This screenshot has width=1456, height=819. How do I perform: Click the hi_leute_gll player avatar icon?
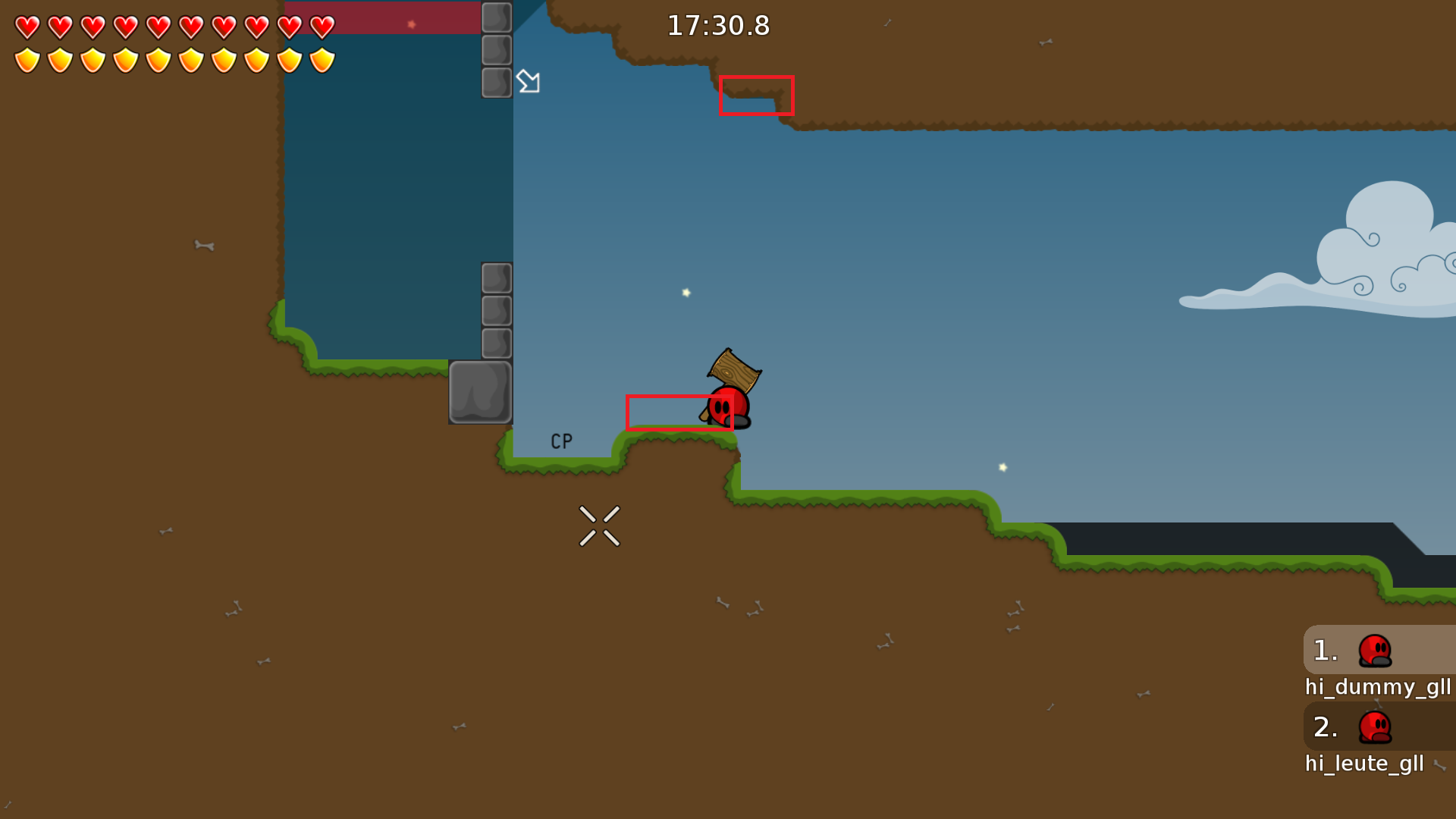pyautogui.click(x=1376, y=726)
